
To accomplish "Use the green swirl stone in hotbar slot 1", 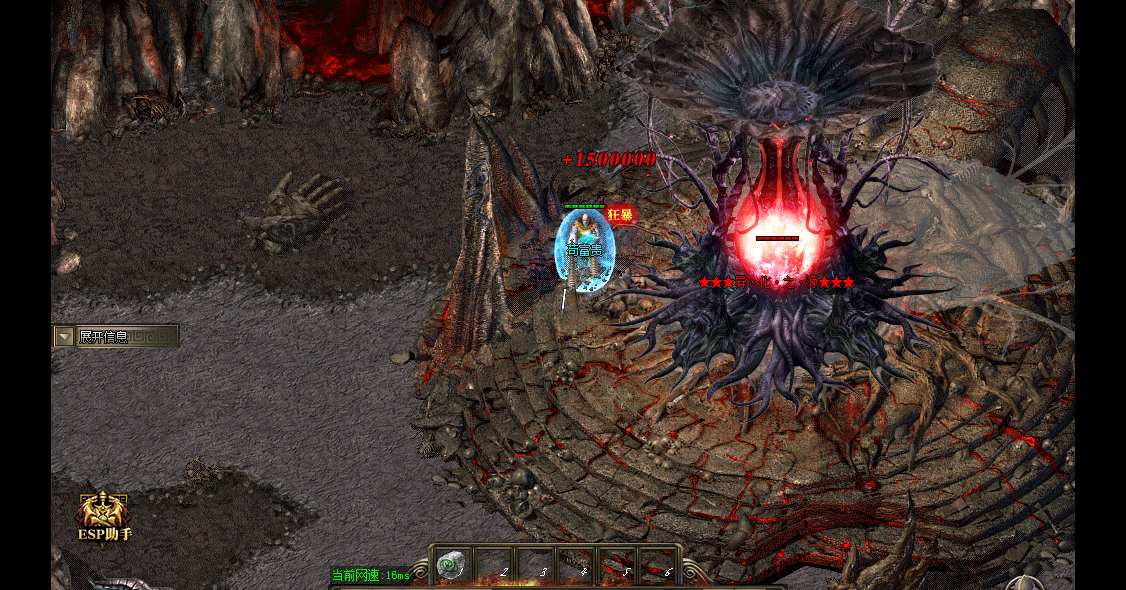I will [x=453, y=564].
